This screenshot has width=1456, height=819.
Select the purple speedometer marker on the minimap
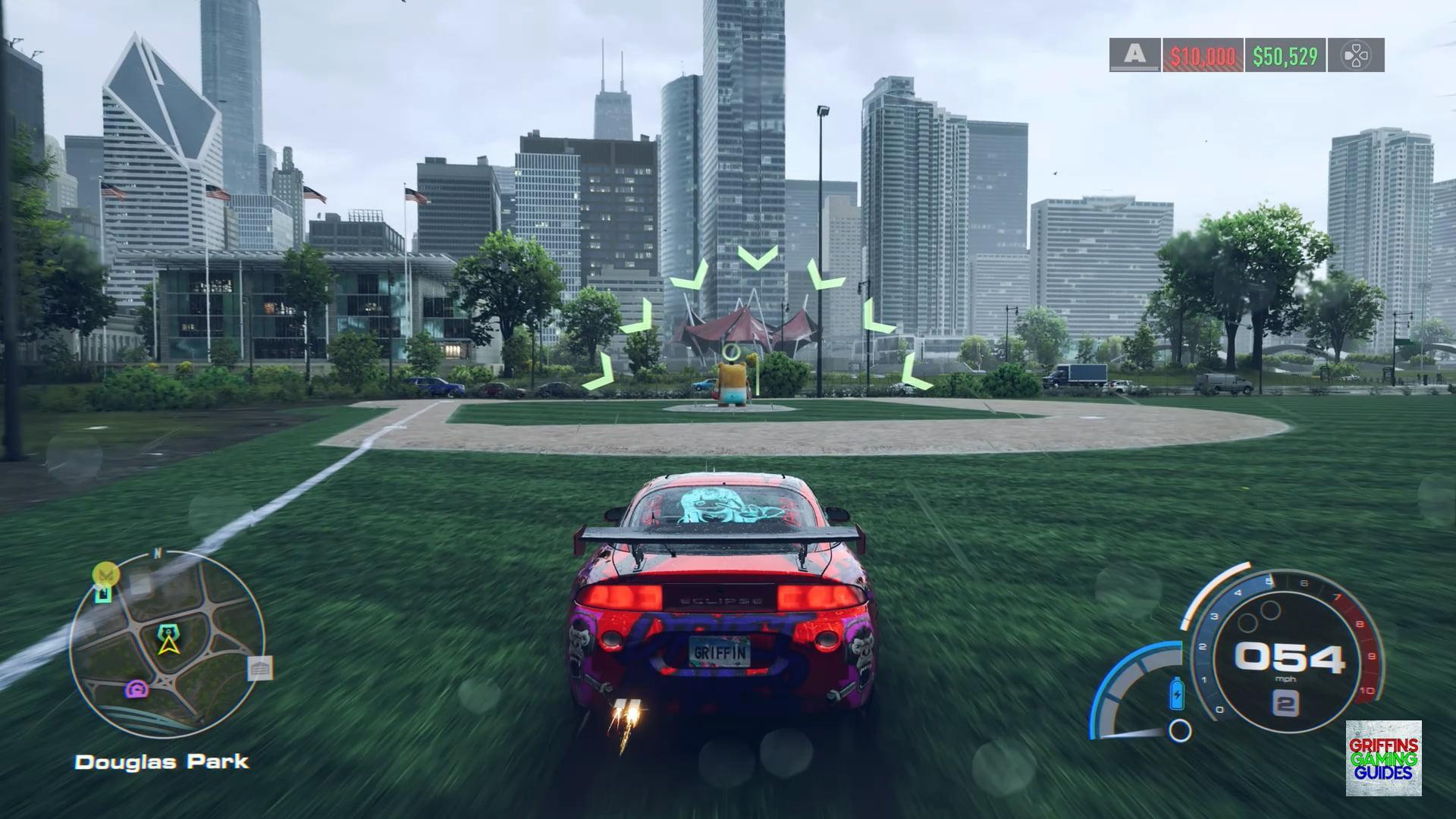(x=137, y=689)
